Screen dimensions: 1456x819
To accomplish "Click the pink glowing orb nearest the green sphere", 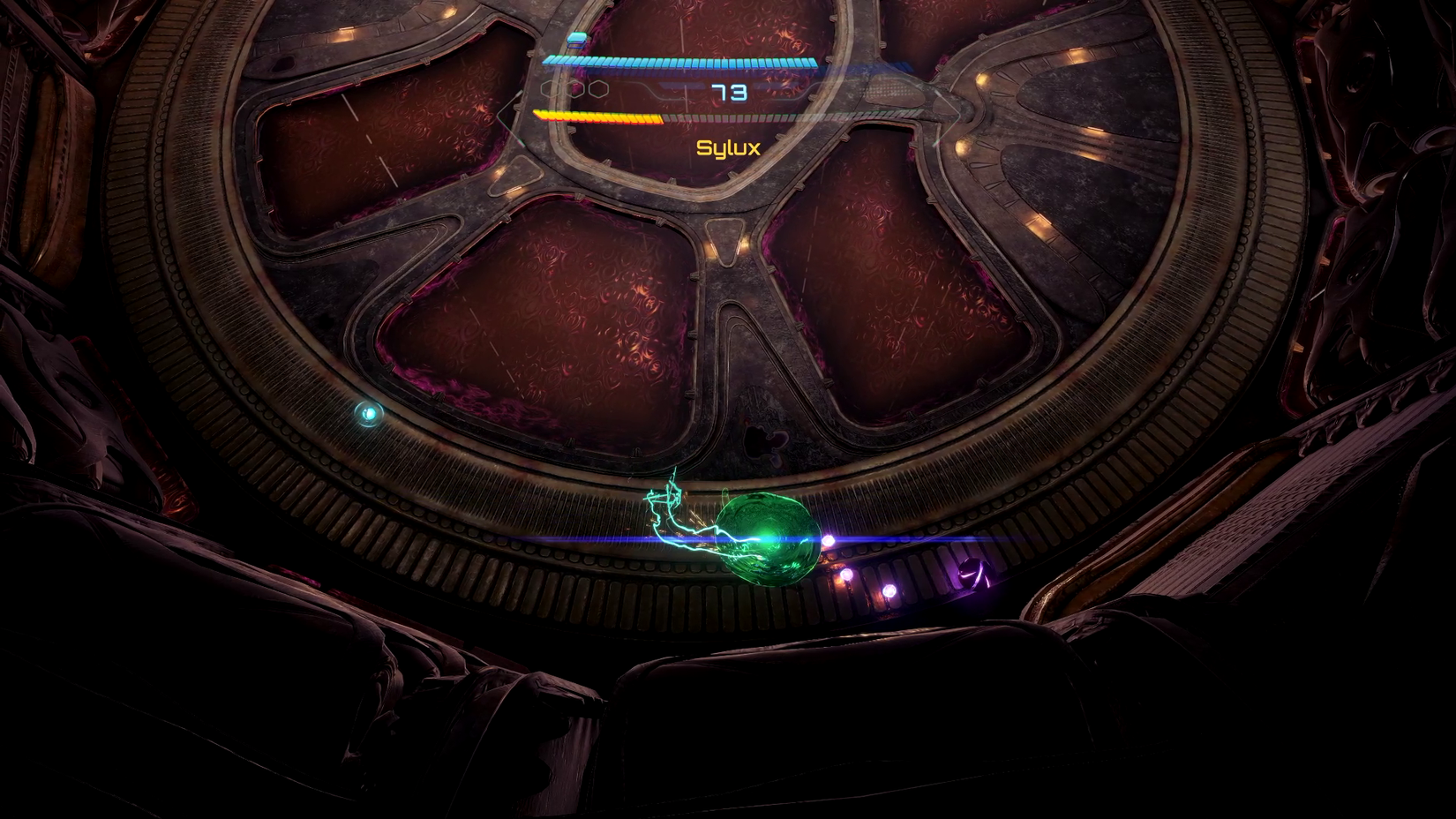I will [x=829, y=540].
